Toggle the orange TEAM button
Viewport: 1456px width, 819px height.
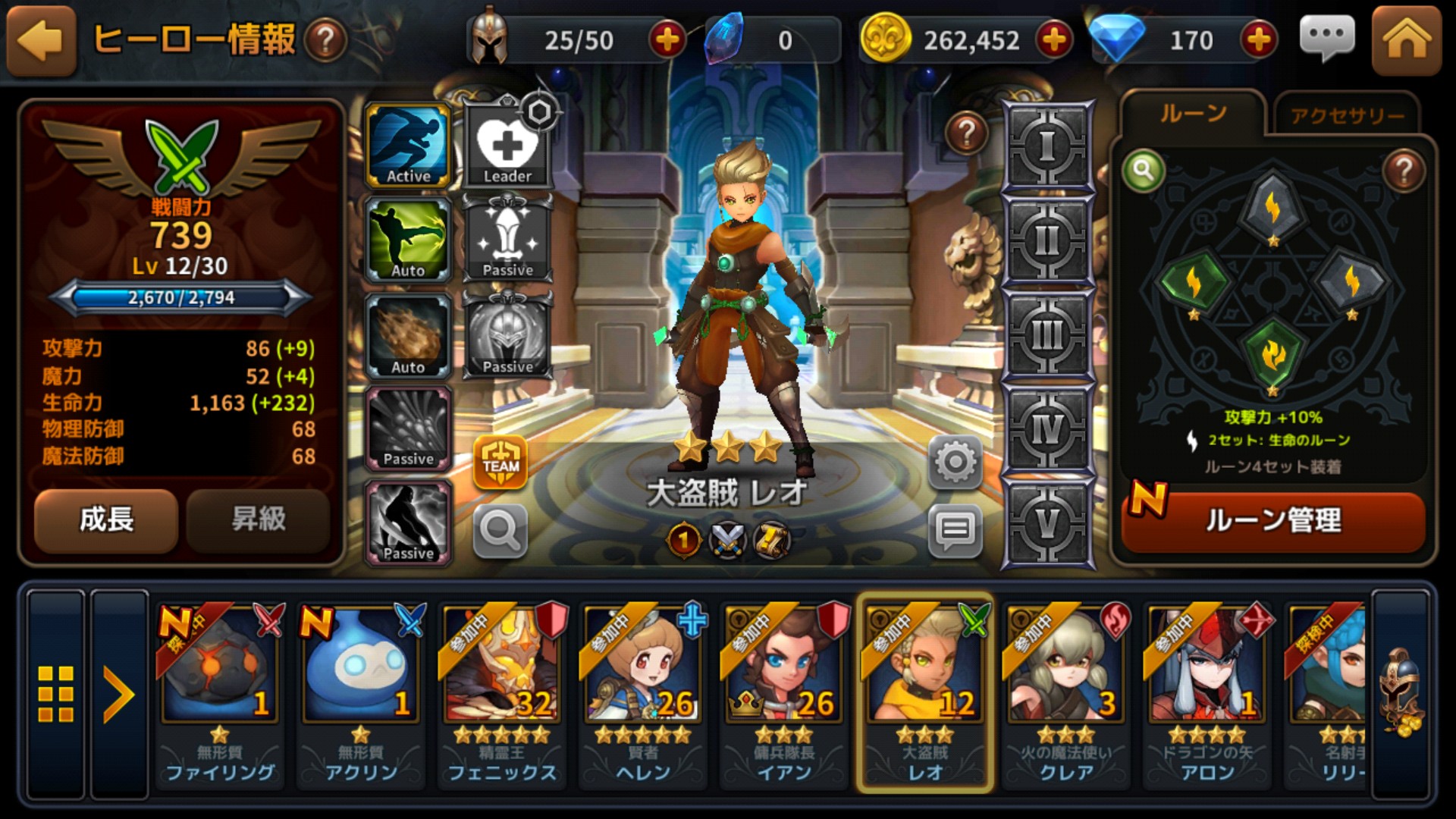(500, 462)
